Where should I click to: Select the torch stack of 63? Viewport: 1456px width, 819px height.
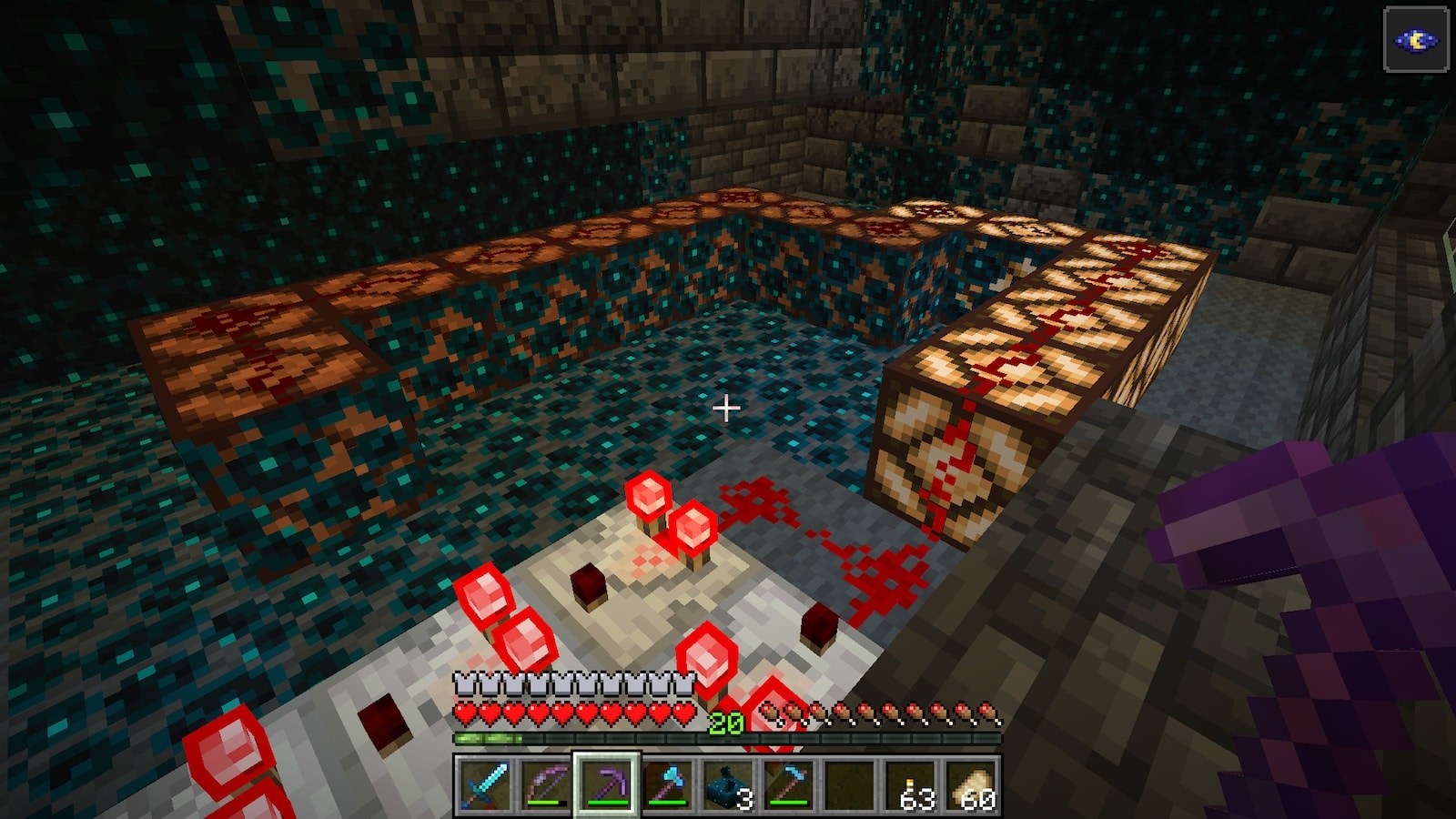(x=912, y=784)
